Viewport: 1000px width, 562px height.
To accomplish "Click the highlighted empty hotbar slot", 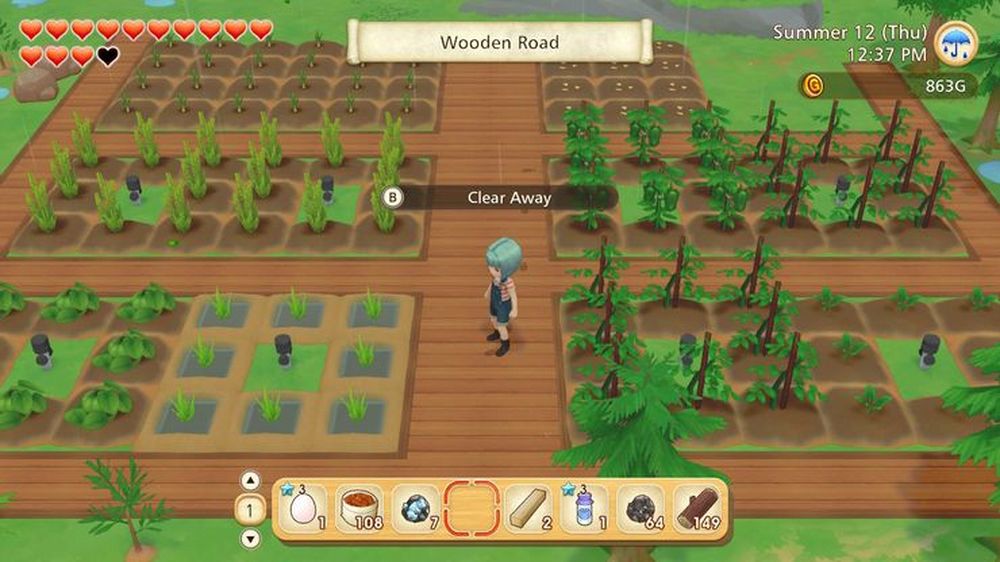I will point(471,509).
